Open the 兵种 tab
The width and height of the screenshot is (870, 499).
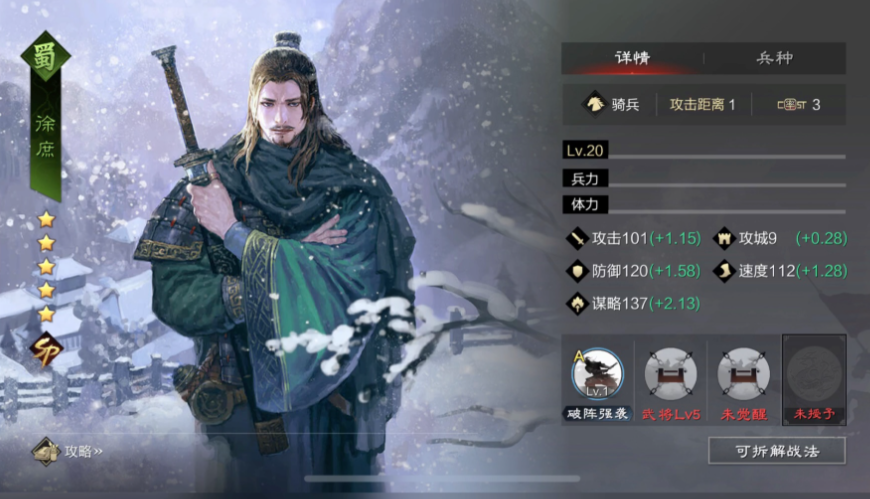(x=774, y=58)
